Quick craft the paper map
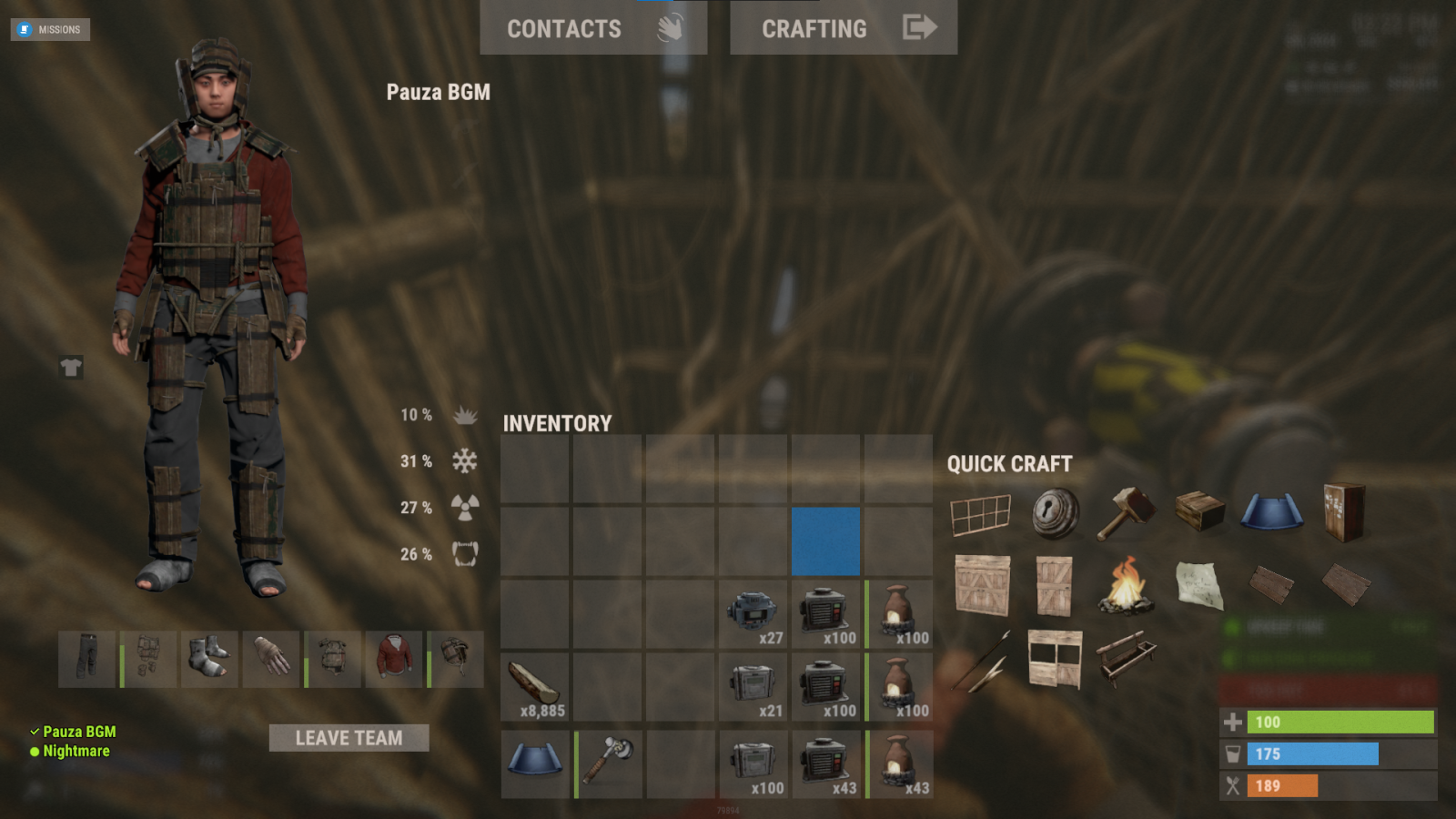Viewport: 1456px width, 819px height. (x=1199, y=585)
